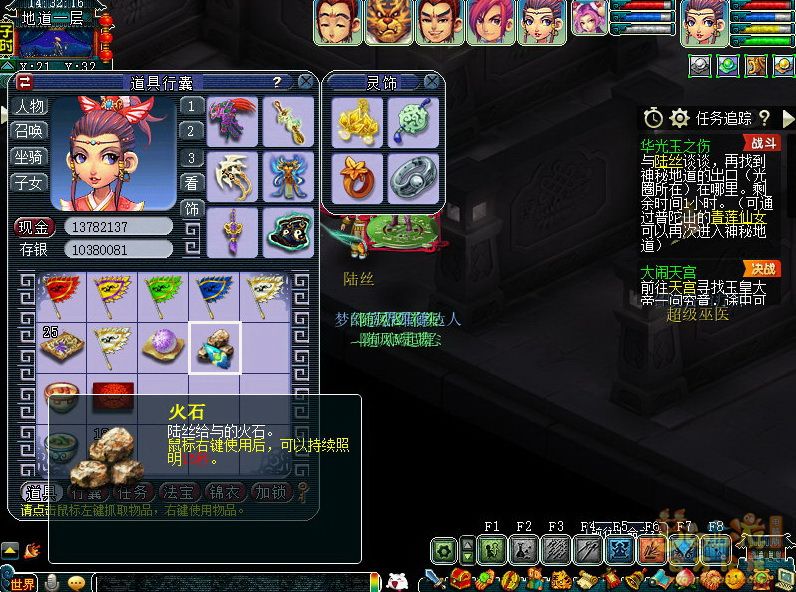Click the 世界 chat channel button

[x=22, y=583]
